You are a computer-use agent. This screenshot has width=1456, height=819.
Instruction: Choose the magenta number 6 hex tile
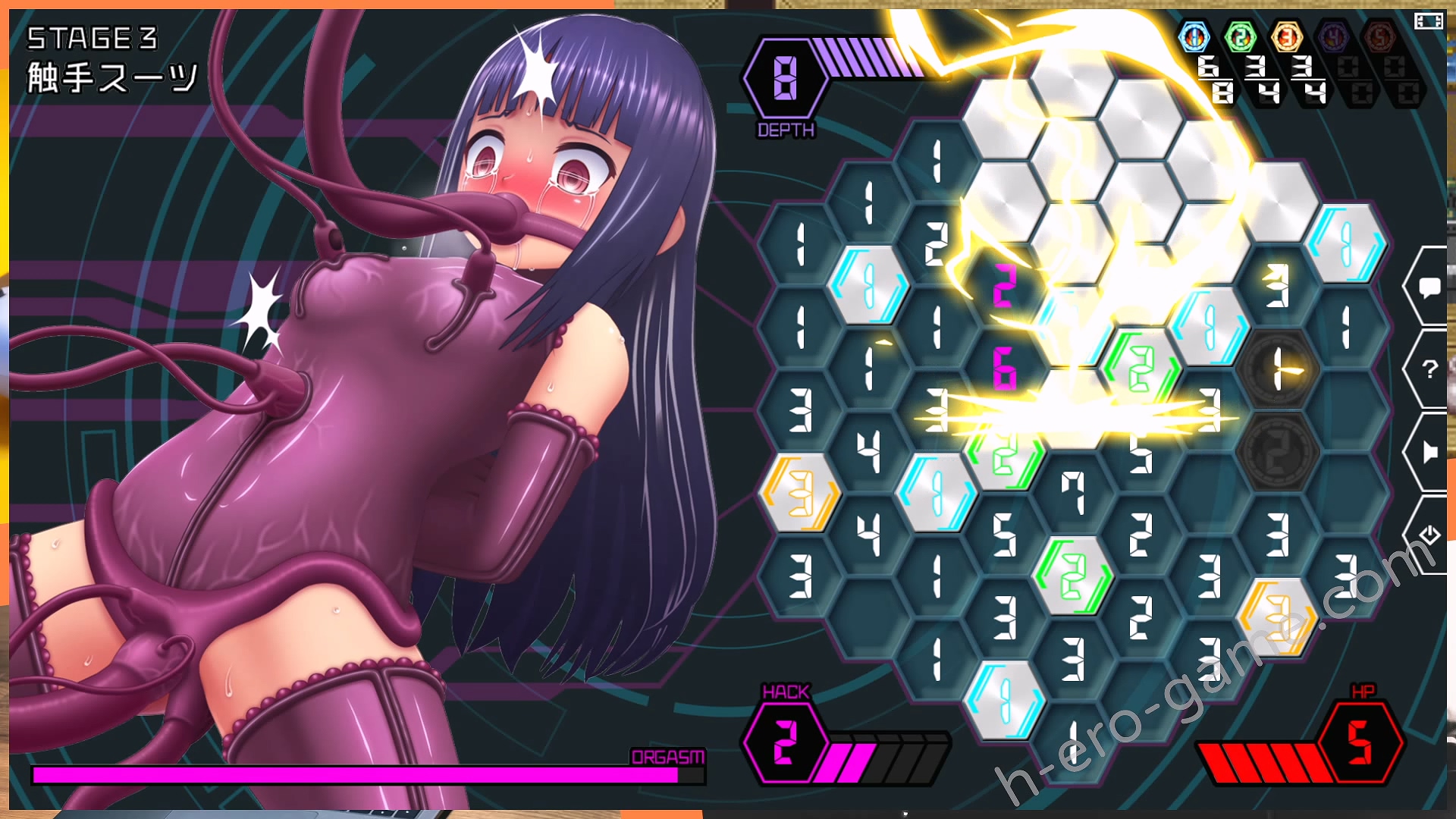(x=1004, y=370)
